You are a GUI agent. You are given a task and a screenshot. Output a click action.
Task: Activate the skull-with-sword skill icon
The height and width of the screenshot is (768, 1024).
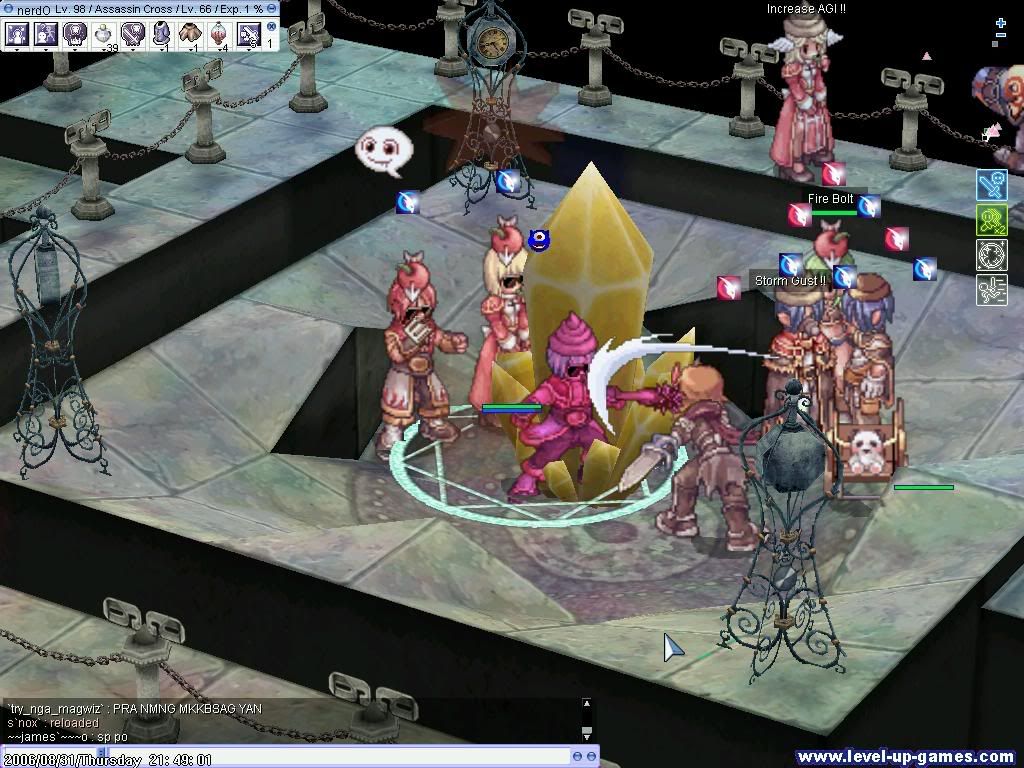132,34
